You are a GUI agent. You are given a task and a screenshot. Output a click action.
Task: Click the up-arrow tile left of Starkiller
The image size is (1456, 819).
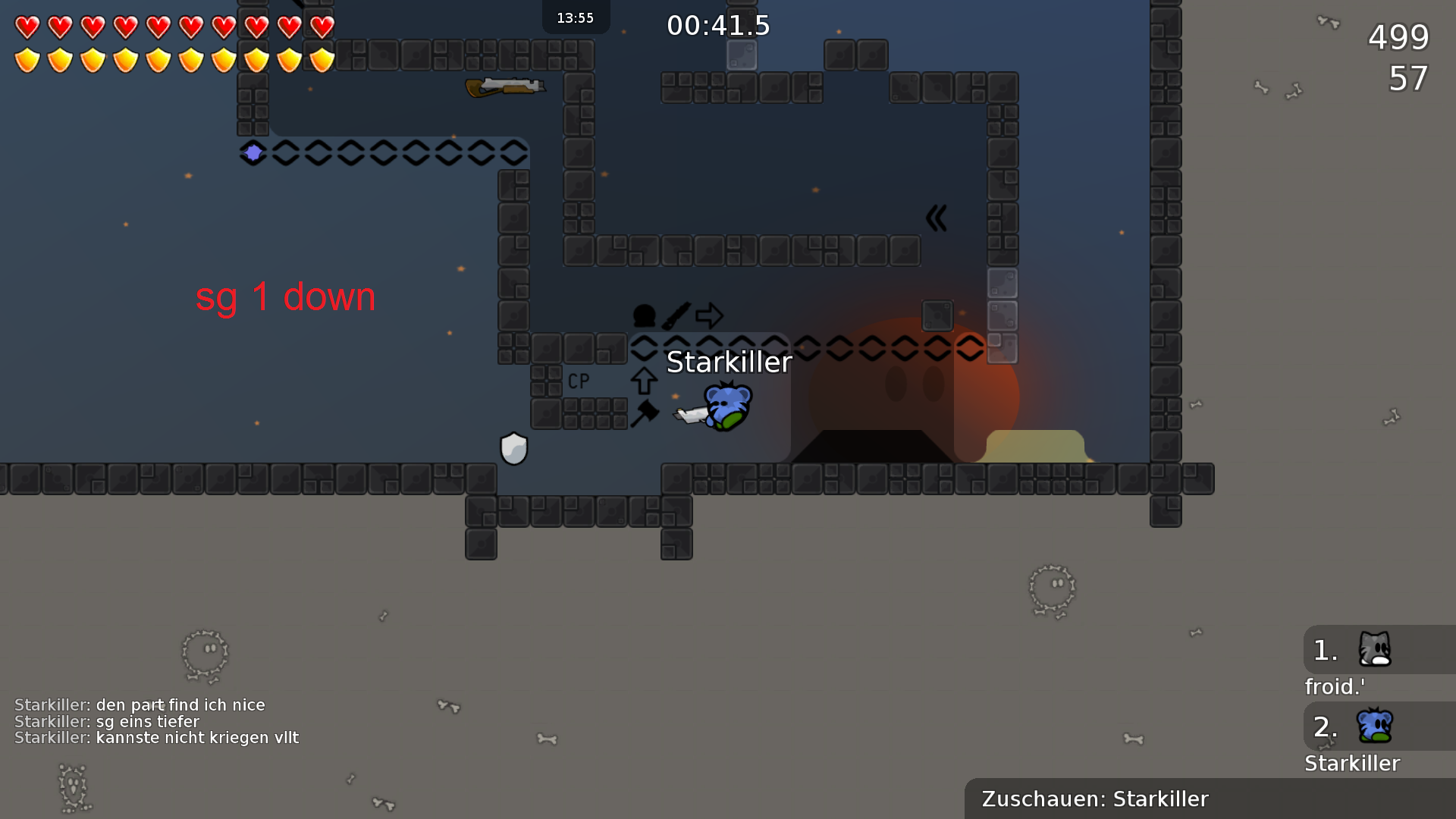pyautogui.click(x=643, y=381)
